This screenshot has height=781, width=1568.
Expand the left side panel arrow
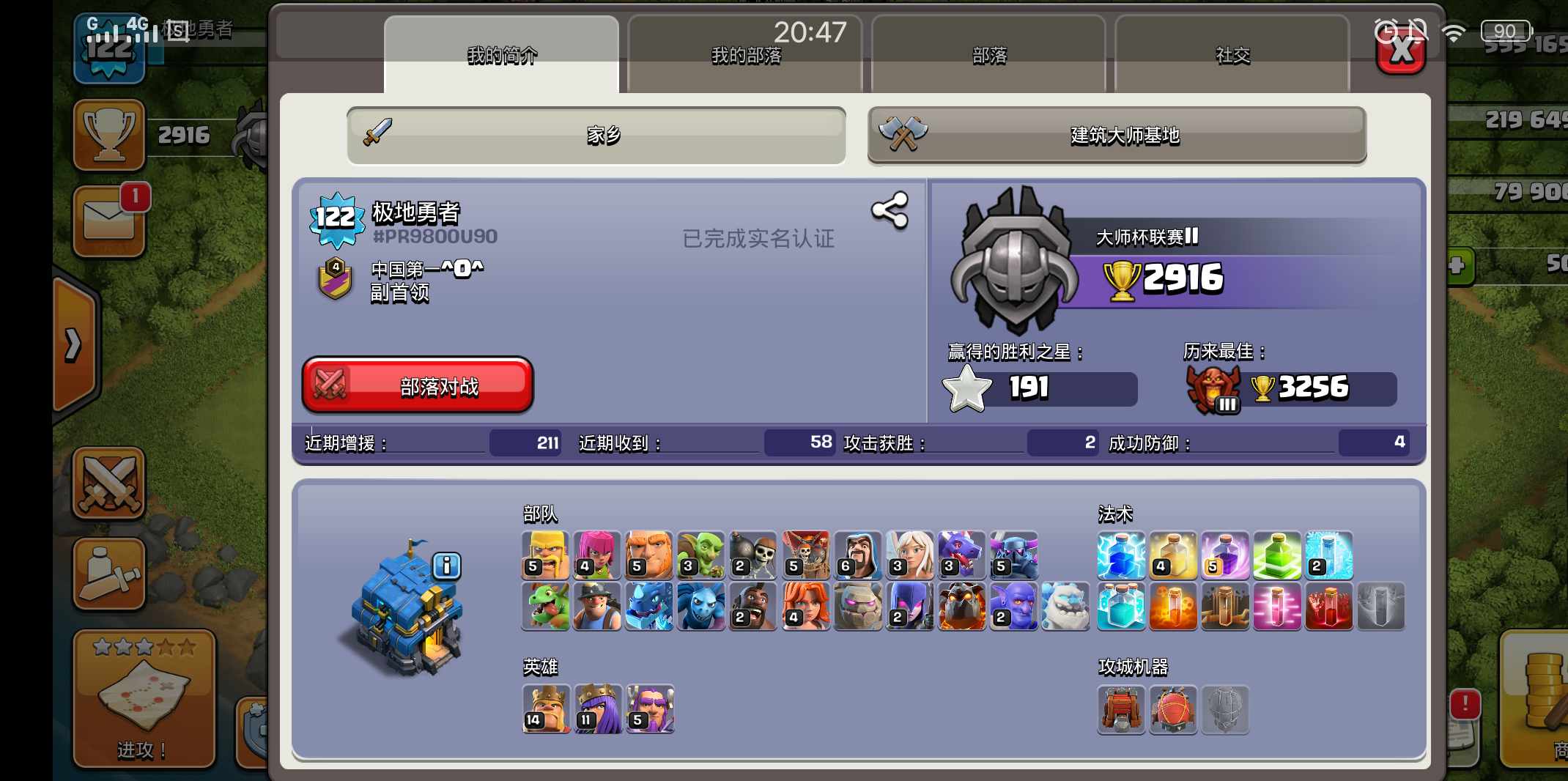[73, 344]
